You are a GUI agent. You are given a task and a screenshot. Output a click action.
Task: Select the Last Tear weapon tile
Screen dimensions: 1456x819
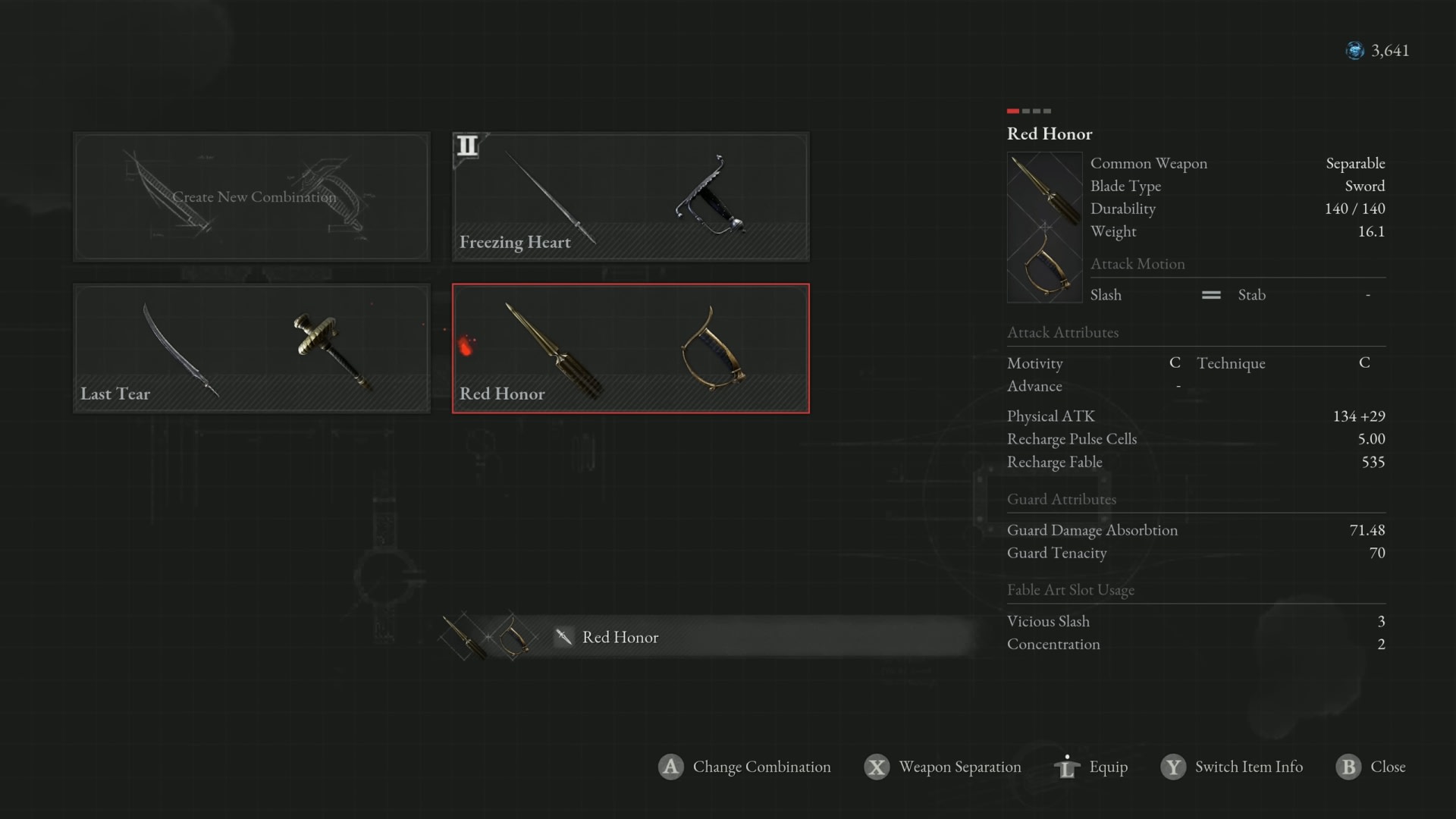pyautogui.click(x=252, y=349)
